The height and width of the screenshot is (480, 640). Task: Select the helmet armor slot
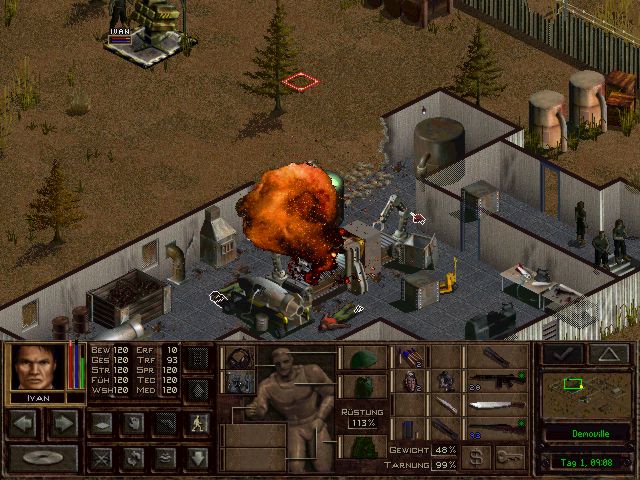click(360, 359)
